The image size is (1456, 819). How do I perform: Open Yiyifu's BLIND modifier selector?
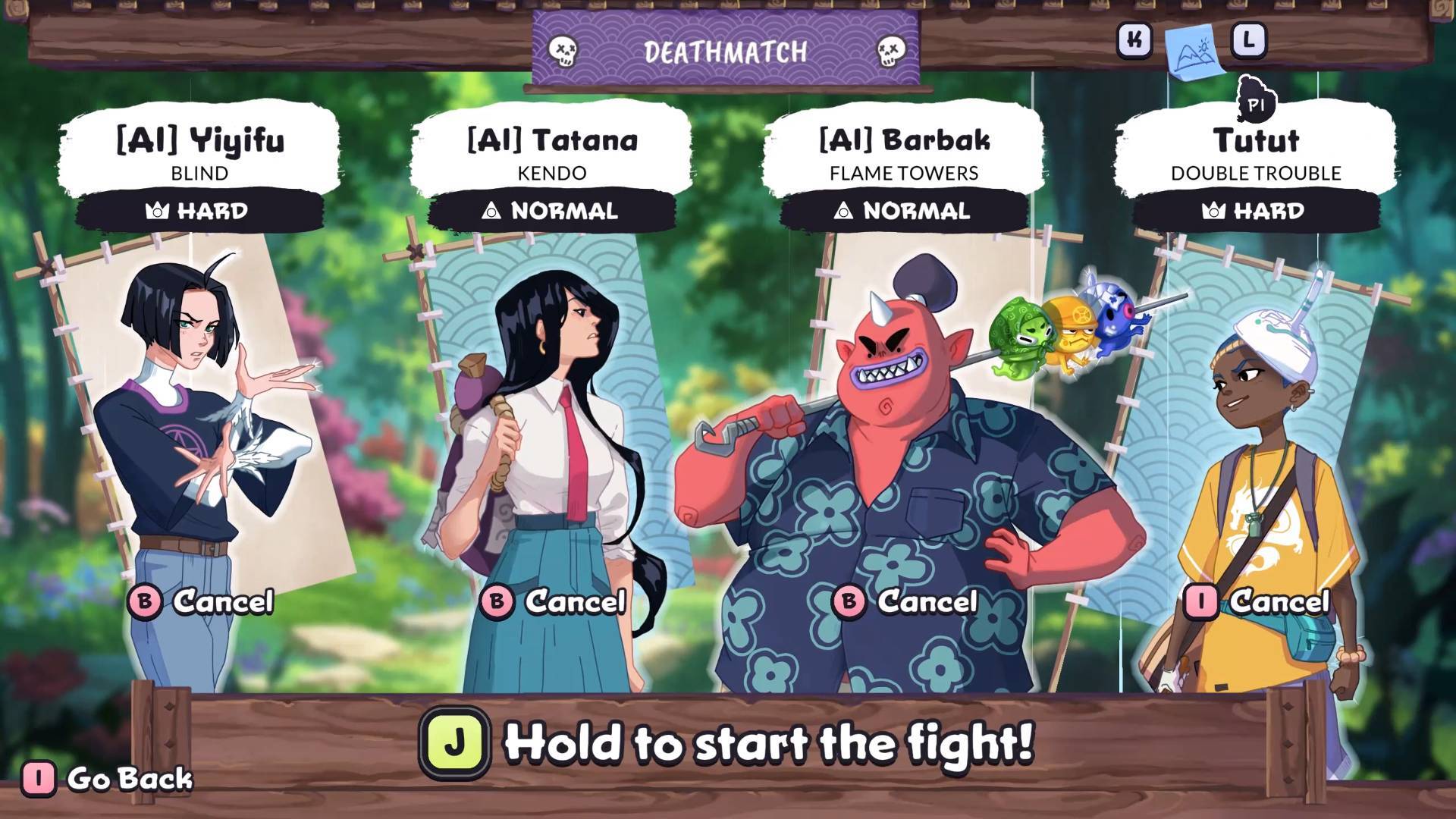pos(198,173)
